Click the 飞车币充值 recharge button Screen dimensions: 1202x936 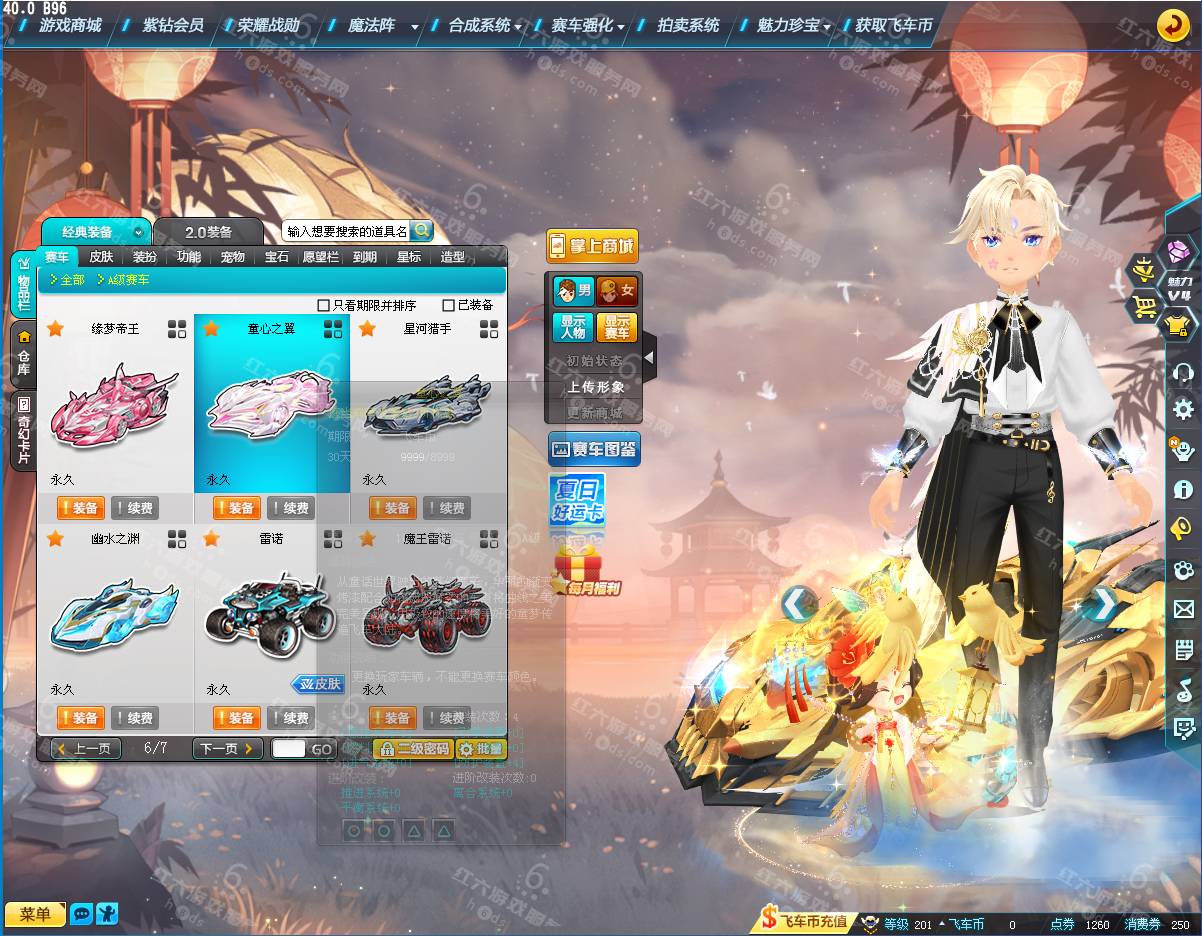pyautogui.click(x=805, y=921)
